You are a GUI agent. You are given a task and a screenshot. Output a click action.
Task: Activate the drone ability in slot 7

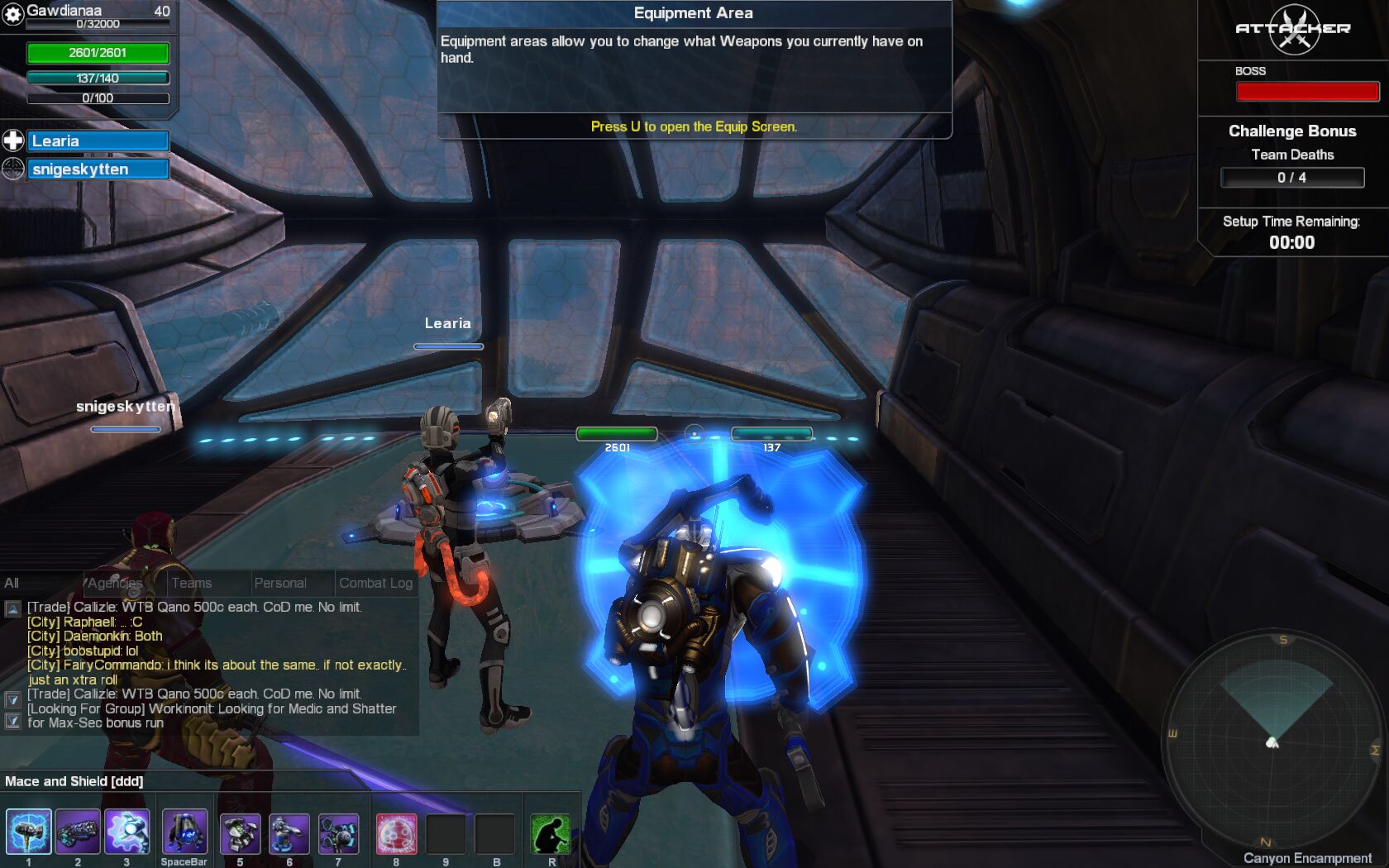click(x=338, y=834)
